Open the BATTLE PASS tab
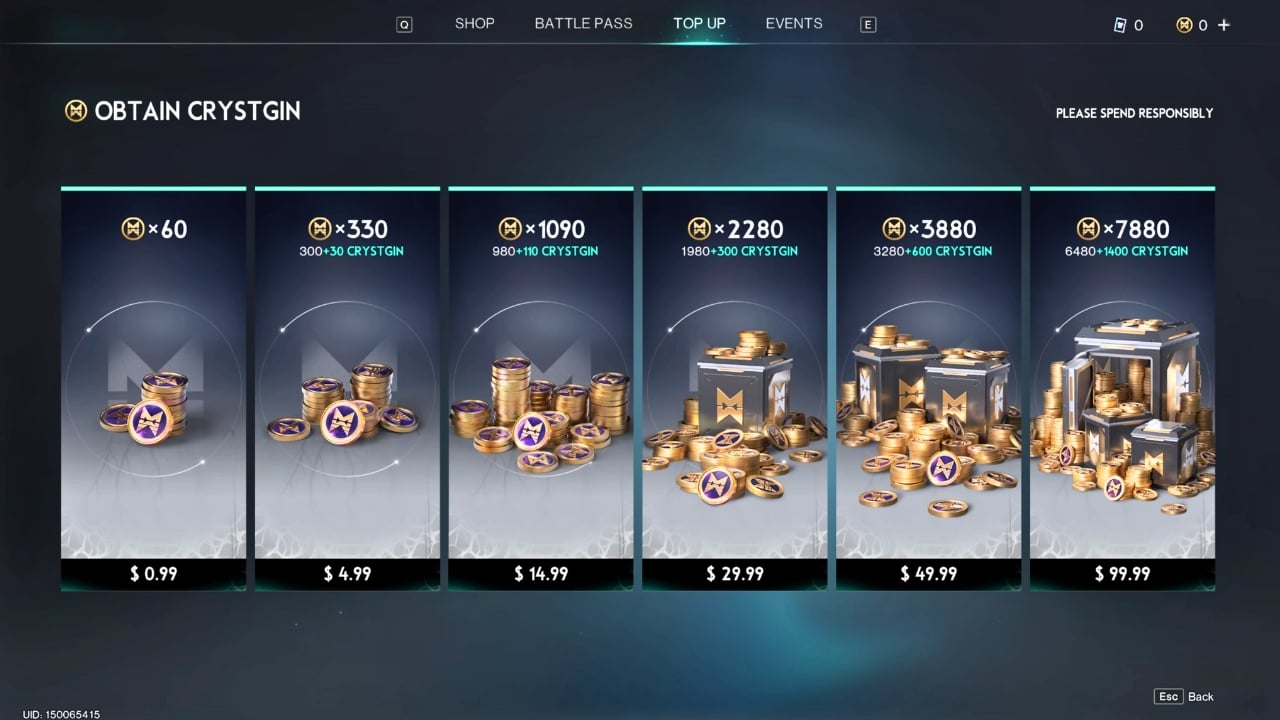 pyautogui.click(x=583, y=23)
